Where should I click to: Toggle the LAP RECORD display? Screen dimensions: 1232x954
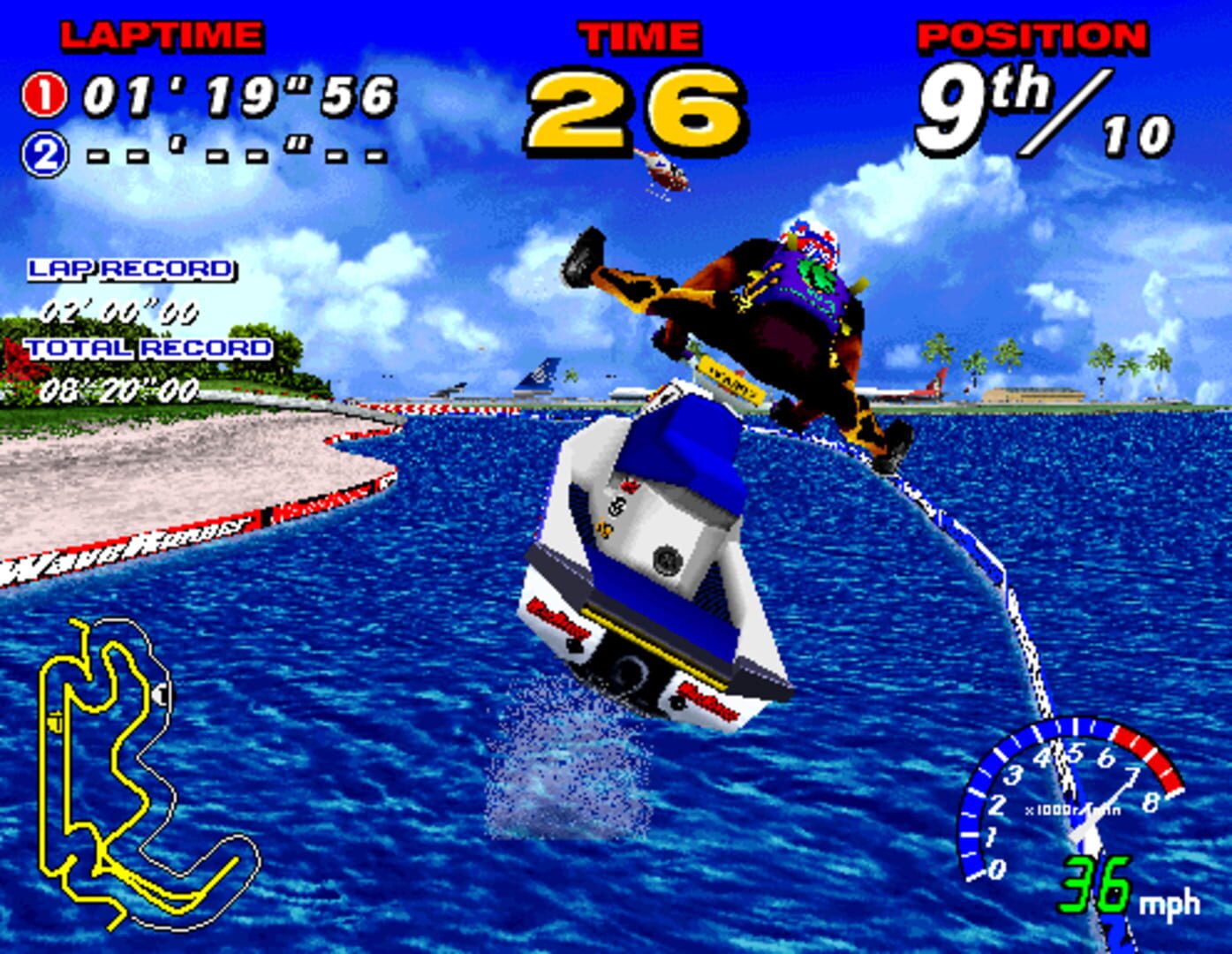pyautogui.click(x=130, y=268)
